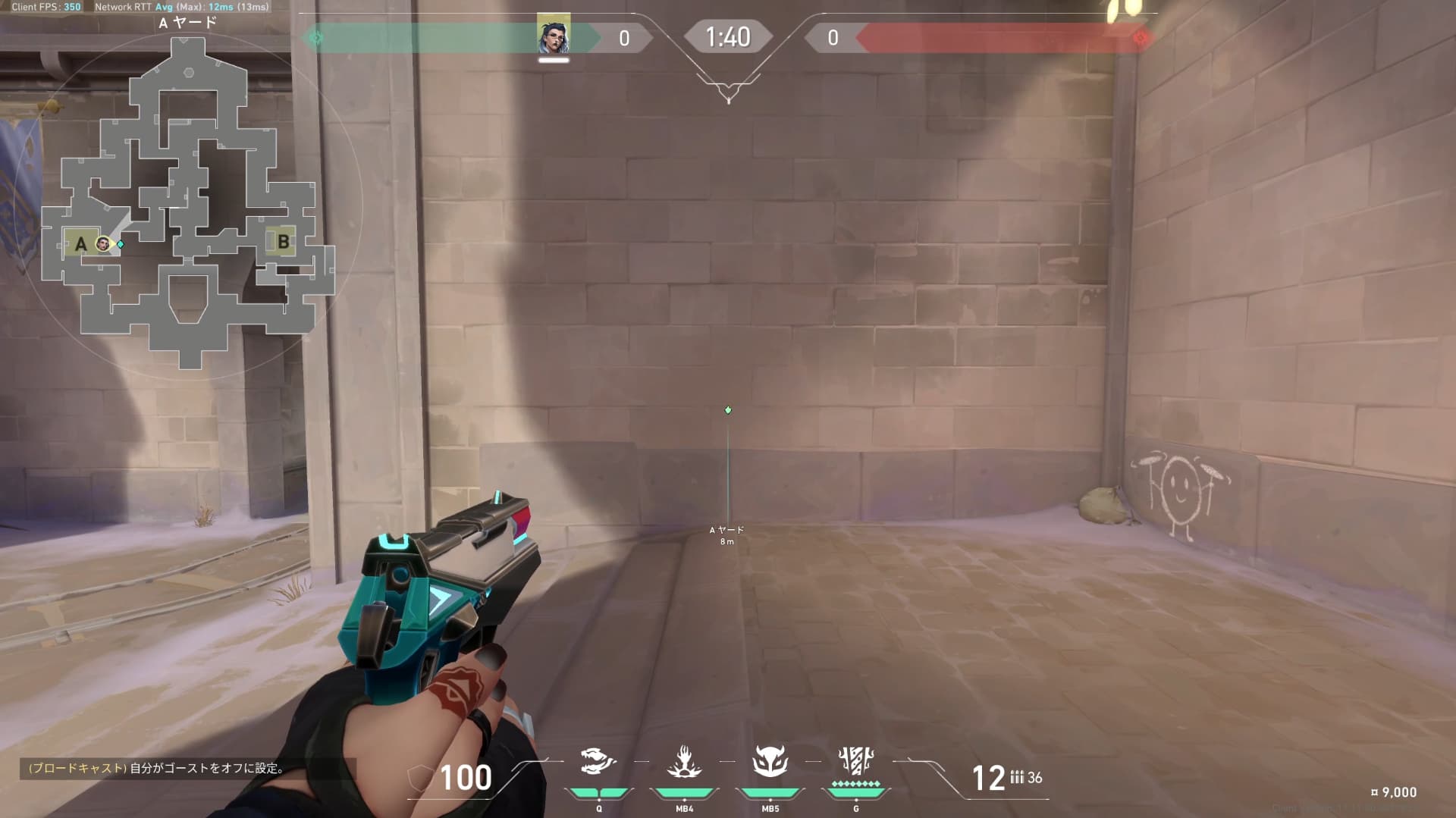Select the A site marker on minimap
1456x818 pixels.
[80, 244]
